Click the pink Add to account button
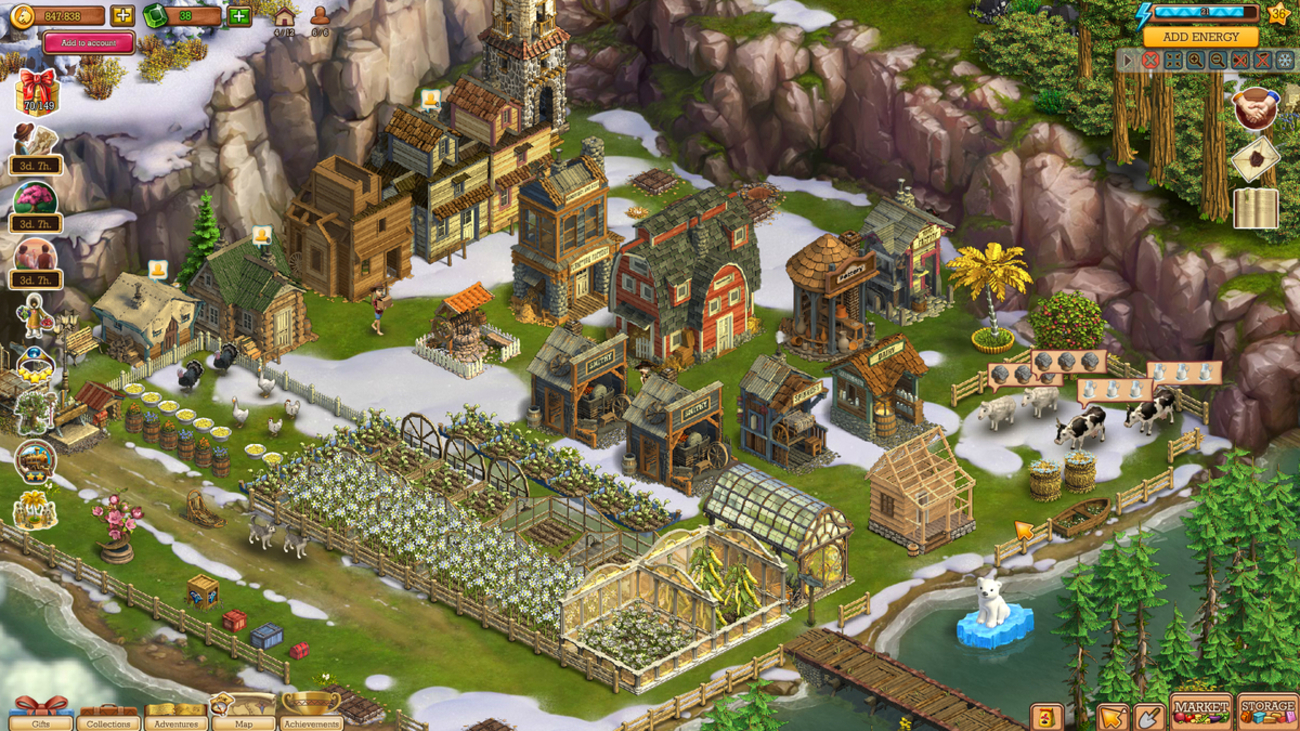The height and width of the screenshot is (731, 1300). pyautogui.click(x=88, y=43)
